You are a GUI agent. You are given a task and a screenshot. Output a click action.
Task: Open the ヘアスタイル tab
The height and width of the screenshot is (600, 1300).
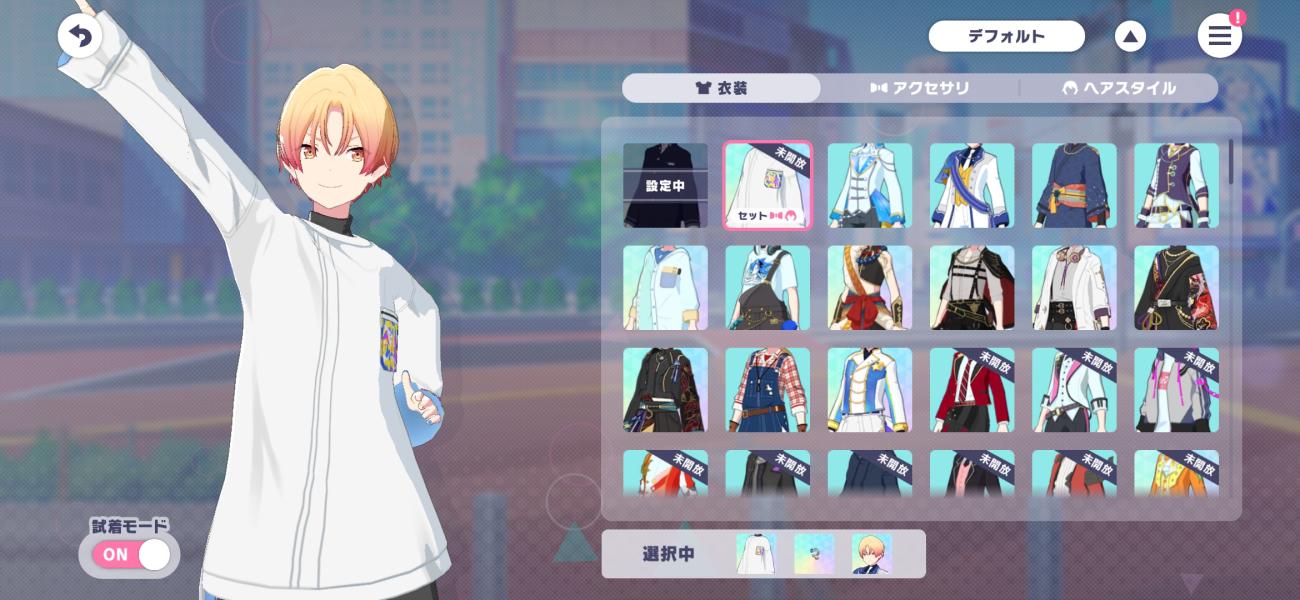click(x=1118, y=88)
